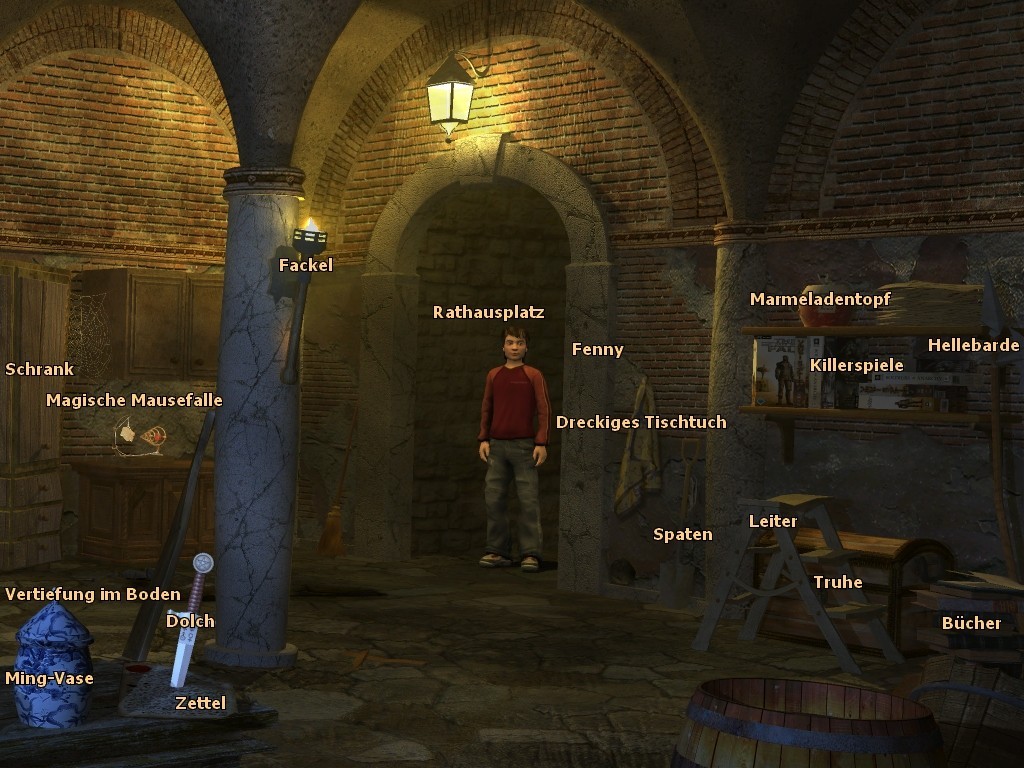Viewport: 1024px width, 768px height.
Task: Choose the Fenny character label
Action: 597,349
